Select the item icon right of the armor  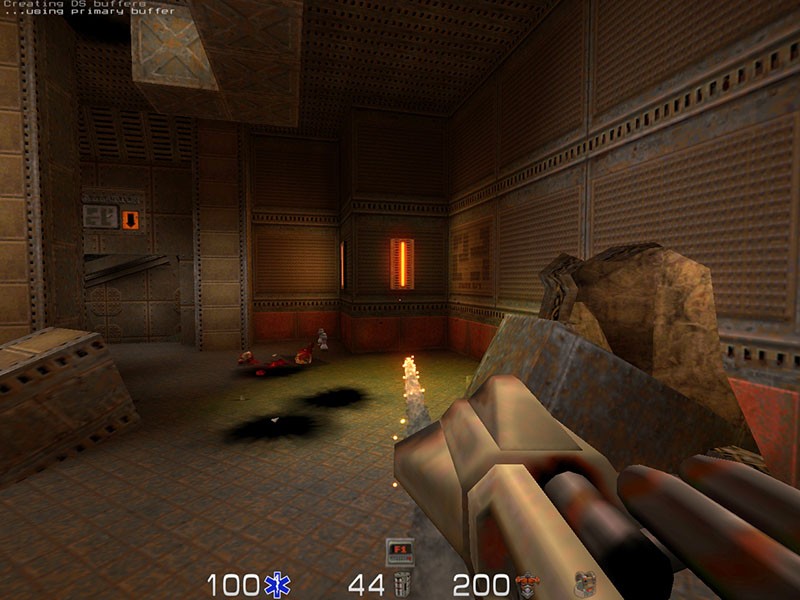[583, 585]
